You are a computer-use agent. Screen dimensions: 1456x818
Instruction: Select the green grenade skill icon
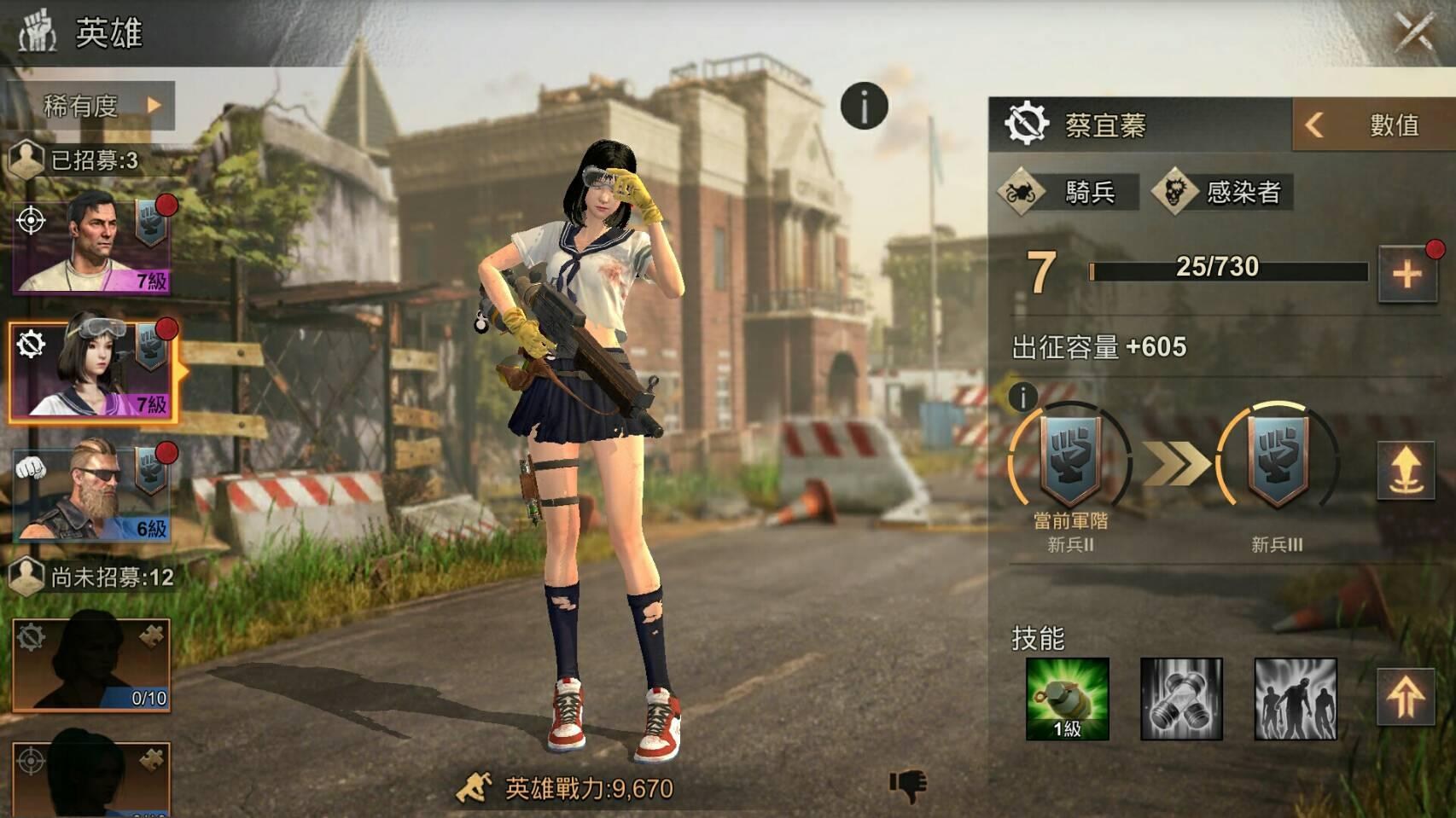tap(1068, 699)
